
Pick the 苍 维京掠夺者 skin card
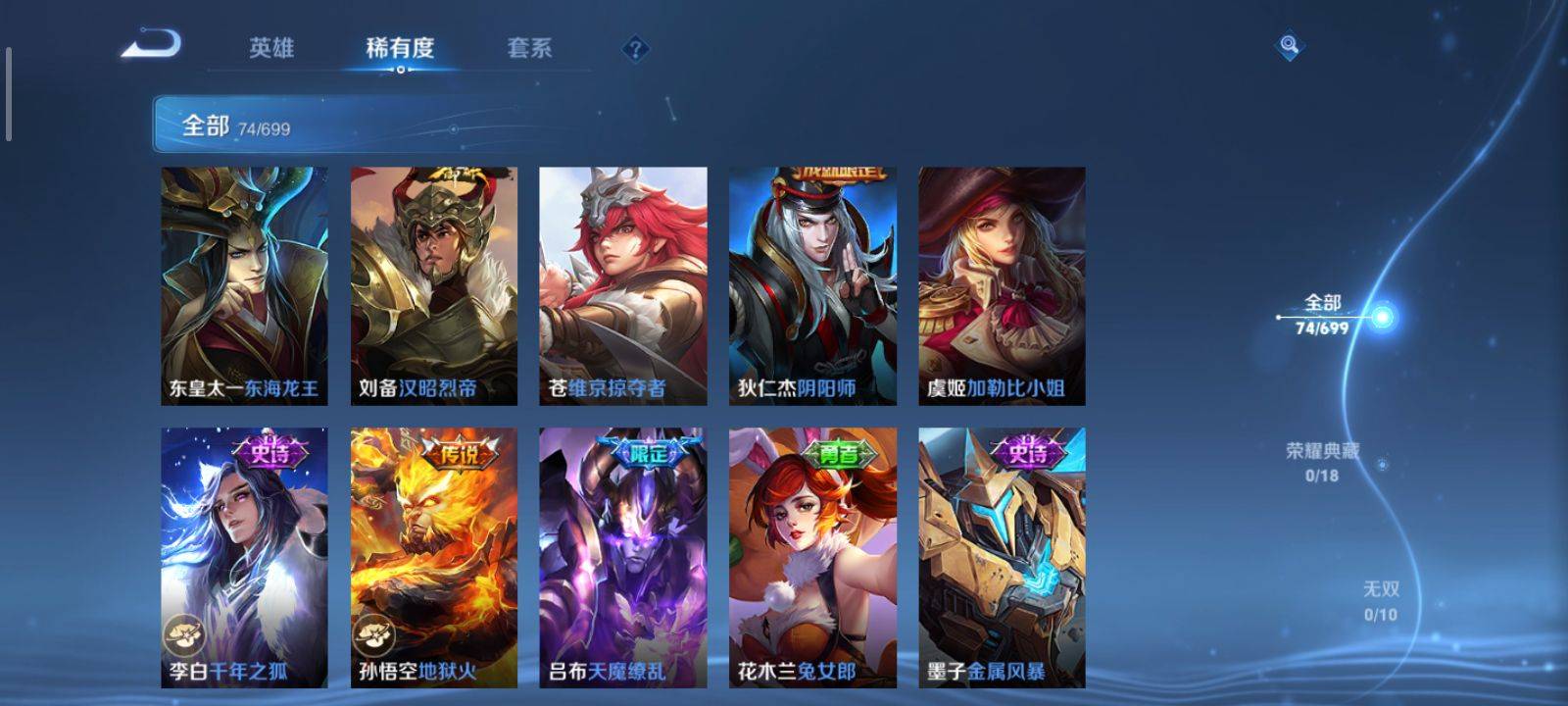[x=623, y=285]
